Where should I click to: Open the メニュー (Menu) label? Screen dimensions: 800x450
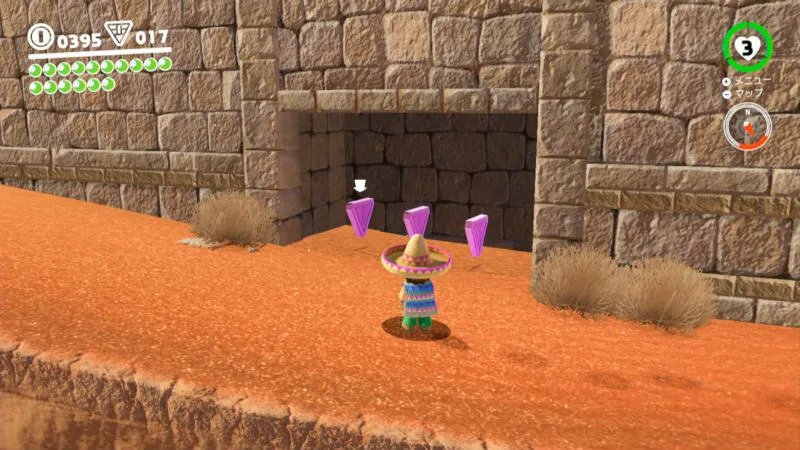[752, 81]
